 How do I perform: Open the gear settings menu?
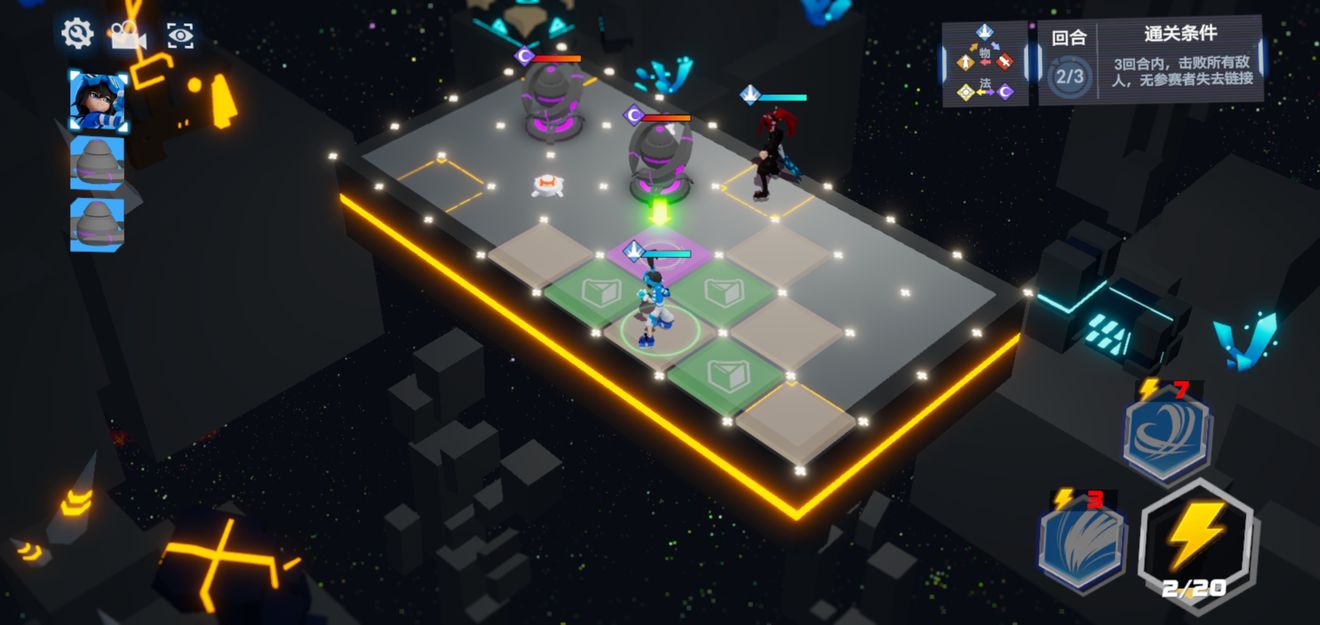tap(77, 34)
